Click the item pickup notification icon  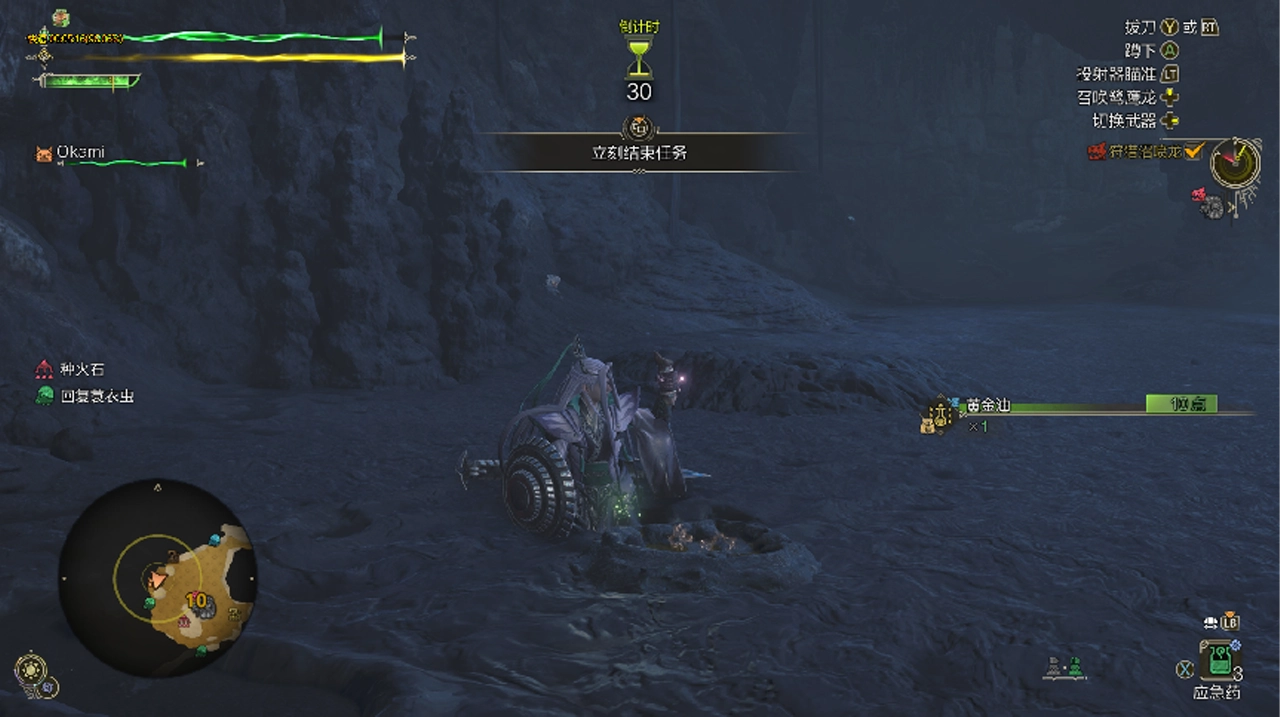point(937,413)
